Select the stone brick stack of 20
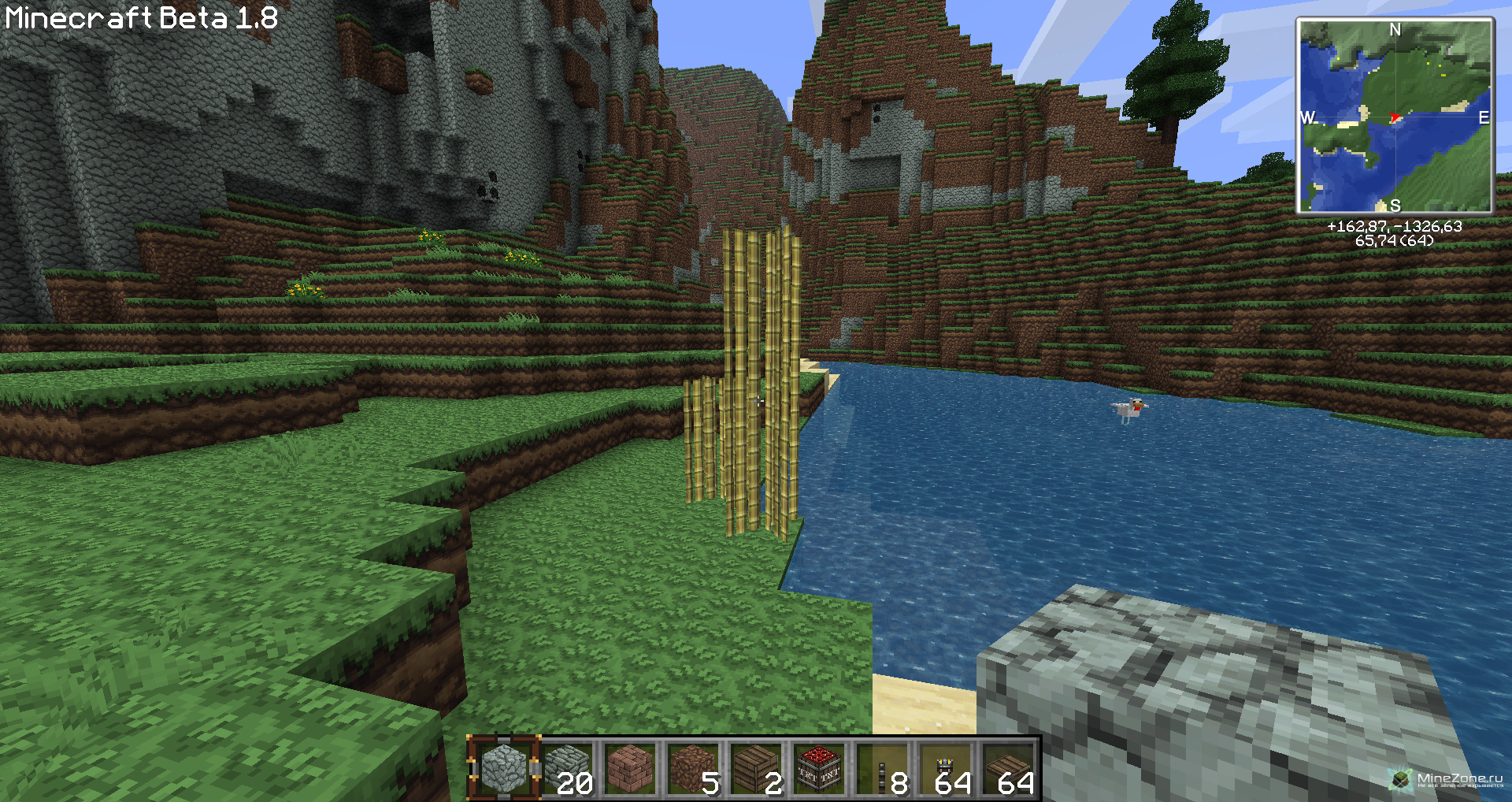 click(x=567, y=768)
